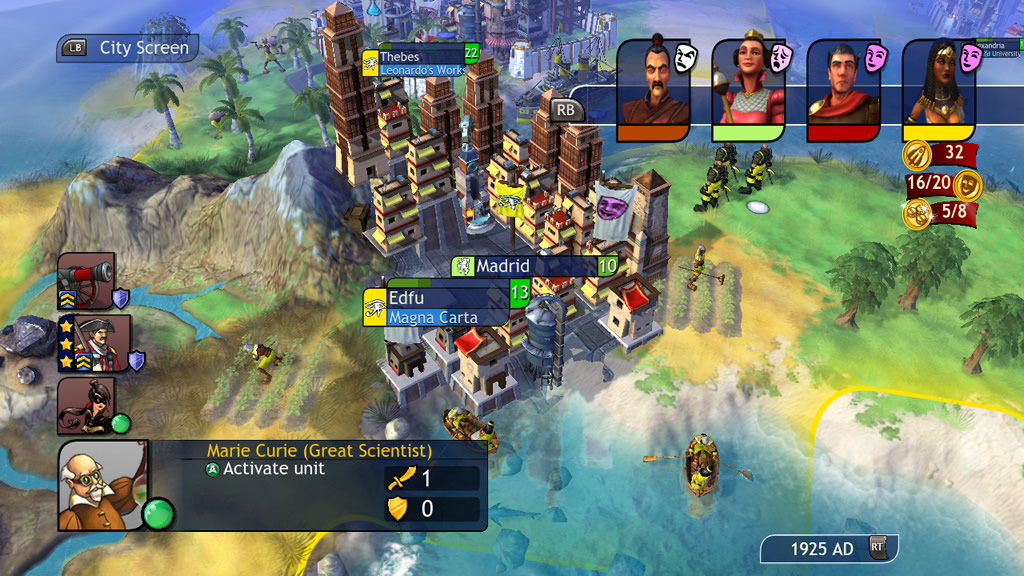
Task: Choose the masked spy unit portrait
Action: click(86, 405)
